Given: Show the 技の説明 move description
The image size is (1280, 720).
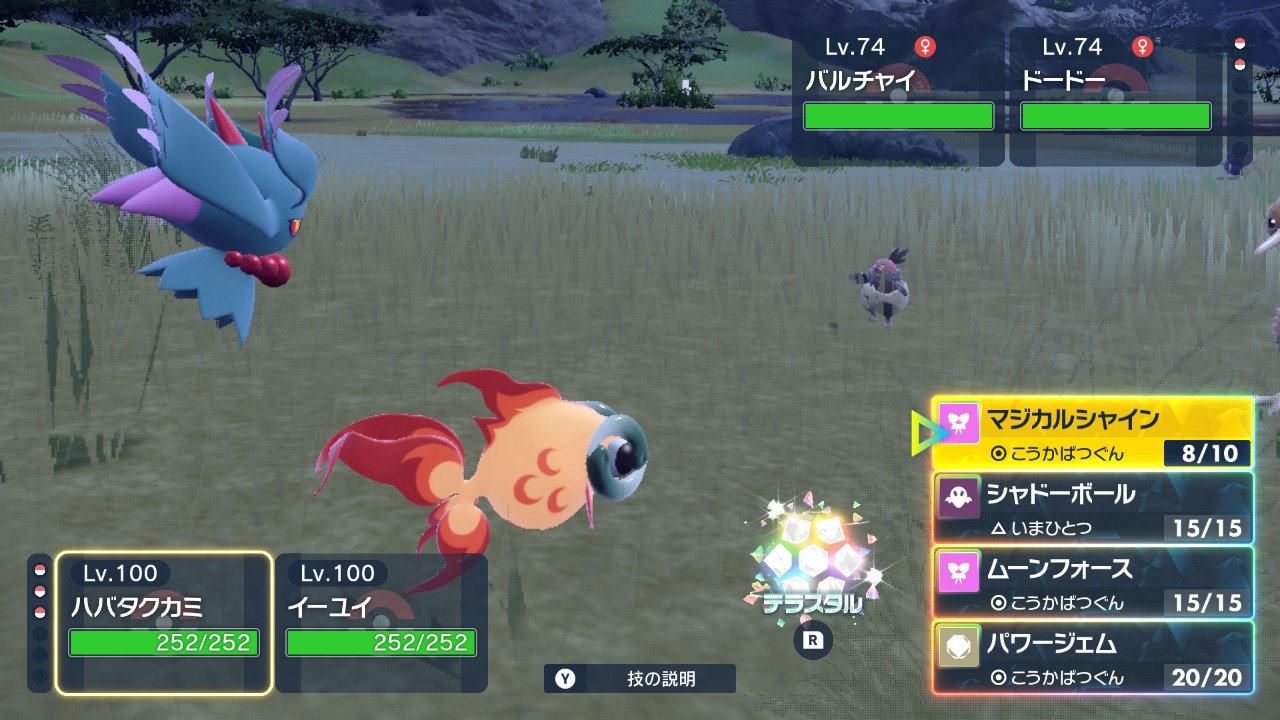Looking at the screenshot, I should tap(640, 679).
